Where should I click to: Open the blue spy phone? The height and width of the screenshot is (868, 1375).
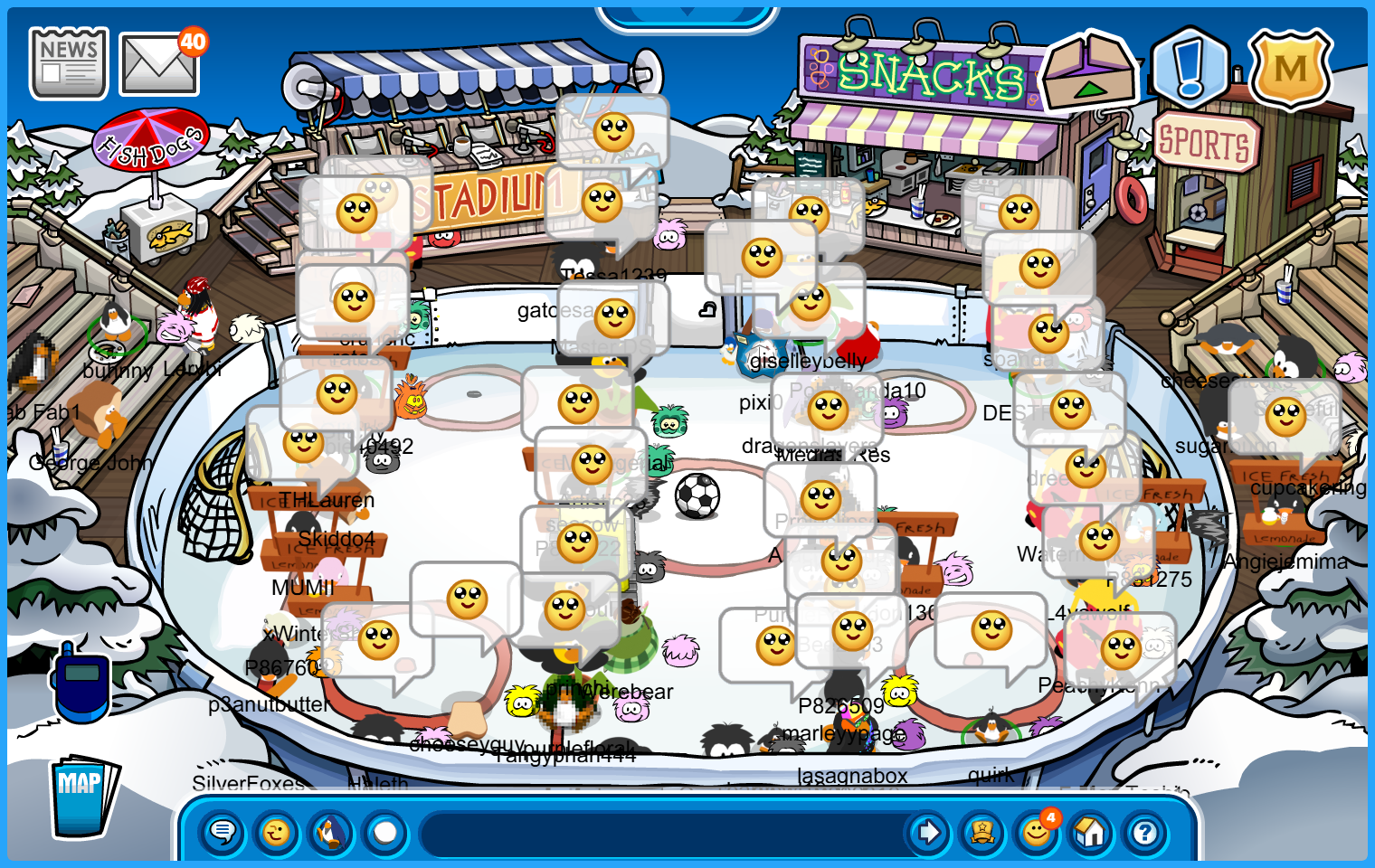[x=81, y=683]
